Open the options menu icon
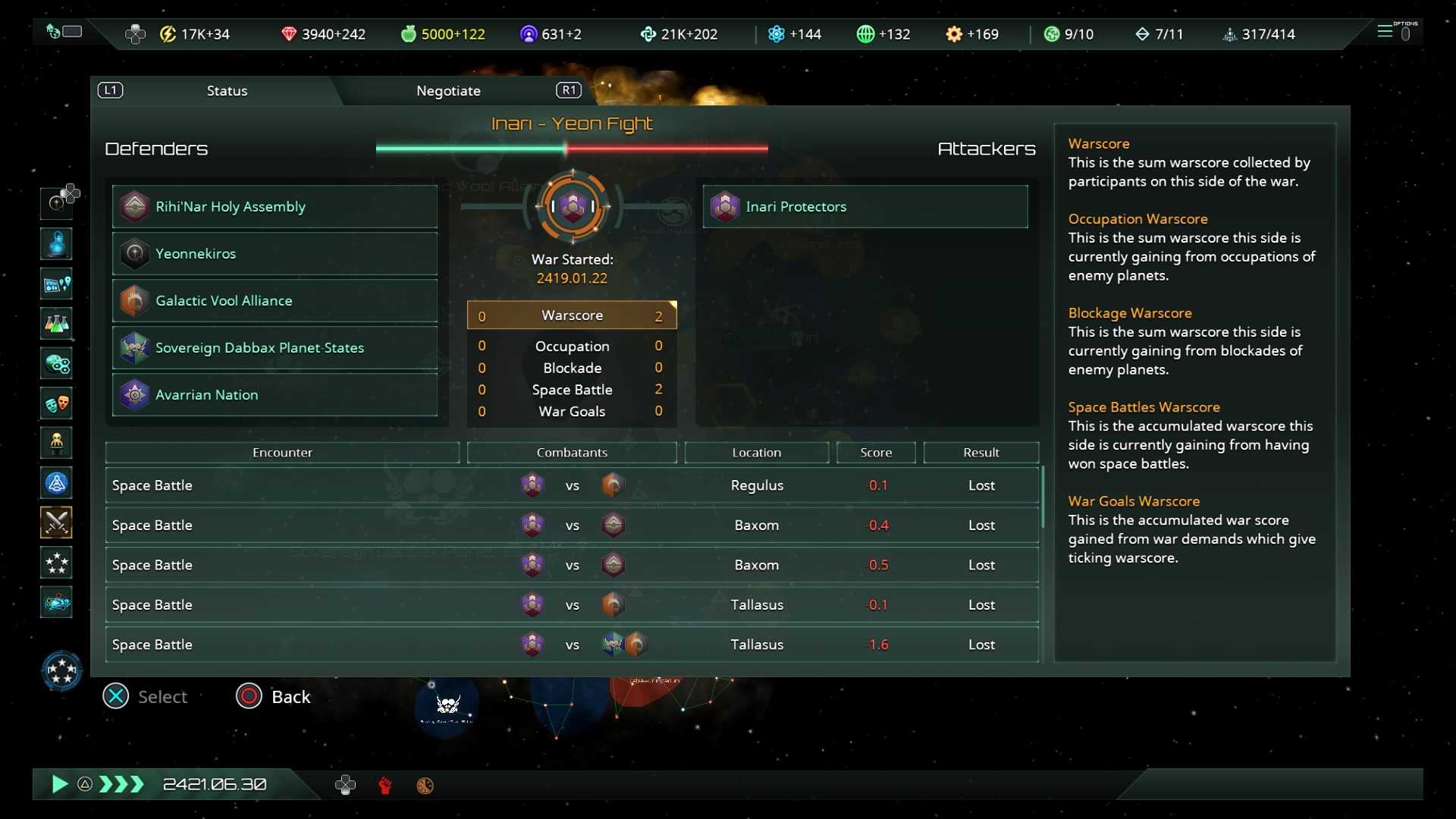Viewport: 1456px width, 819px height. pyautogui.click(x=1392, y=32)
